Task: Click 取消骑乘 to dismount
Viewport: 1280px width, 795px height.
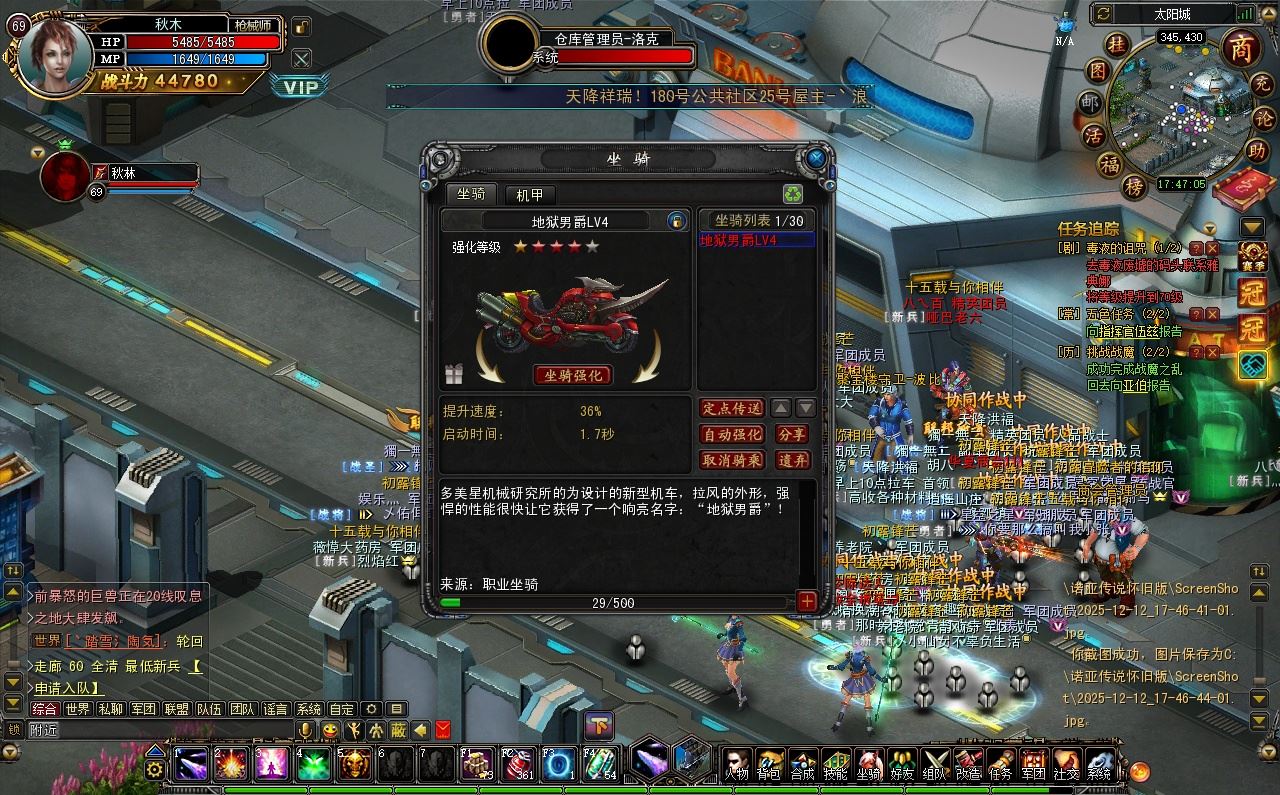Action: [732, 460]
